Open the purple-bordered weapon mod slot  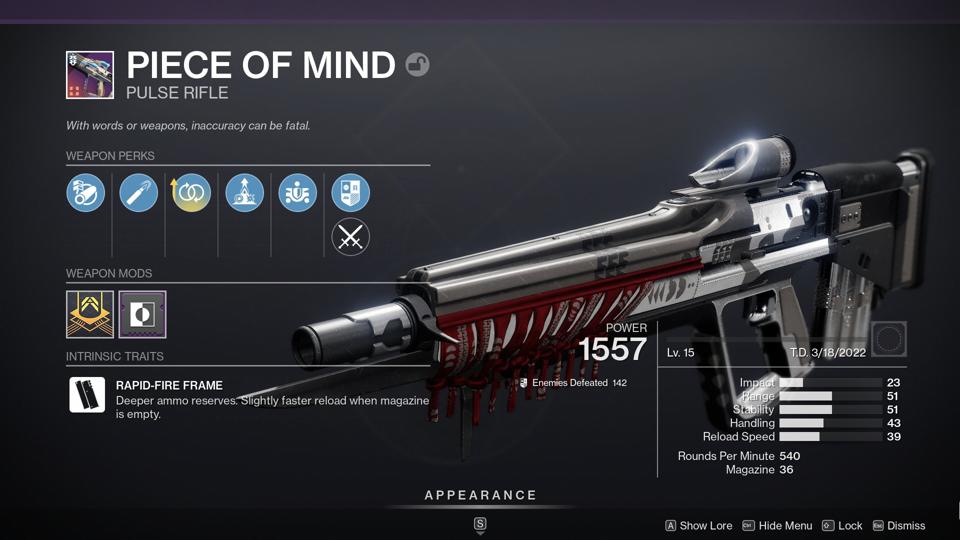[142, 314]
